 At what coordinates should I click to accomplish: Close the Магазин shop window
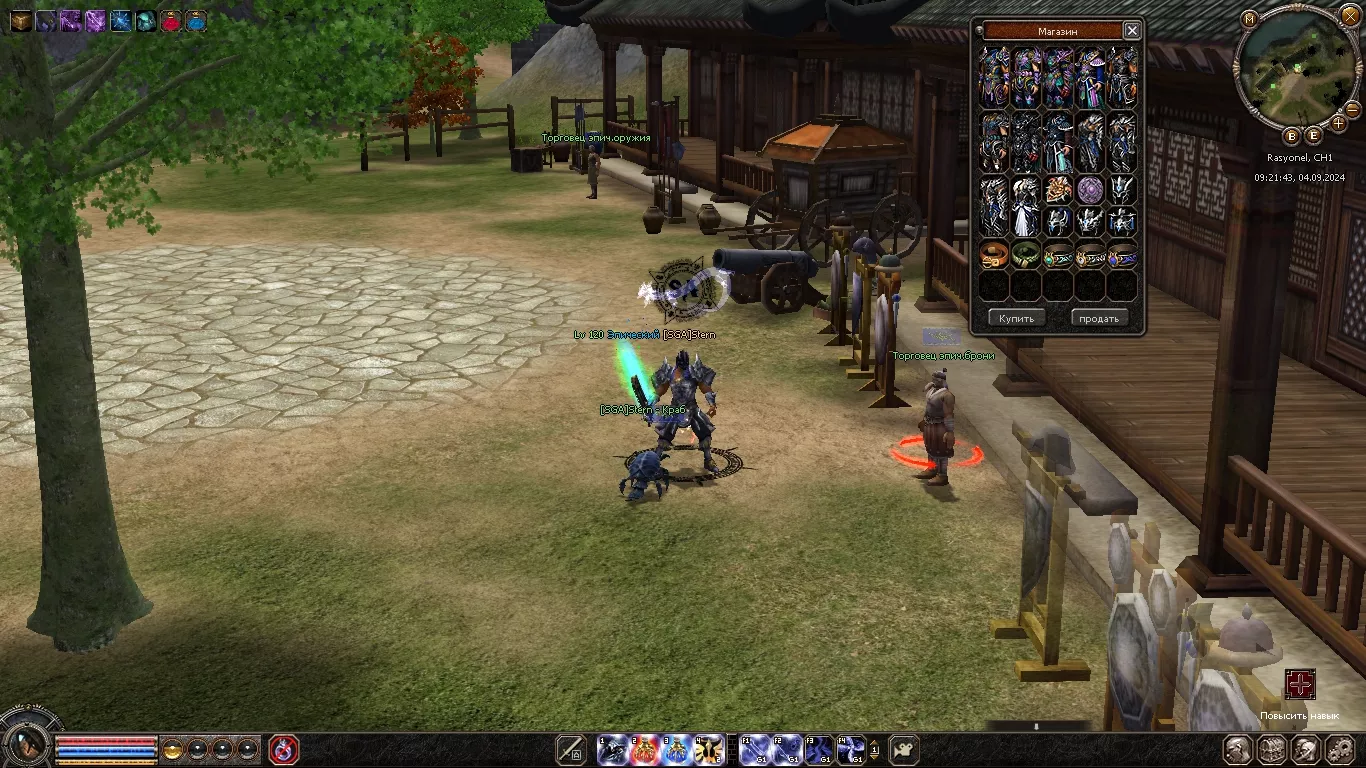1132,31
